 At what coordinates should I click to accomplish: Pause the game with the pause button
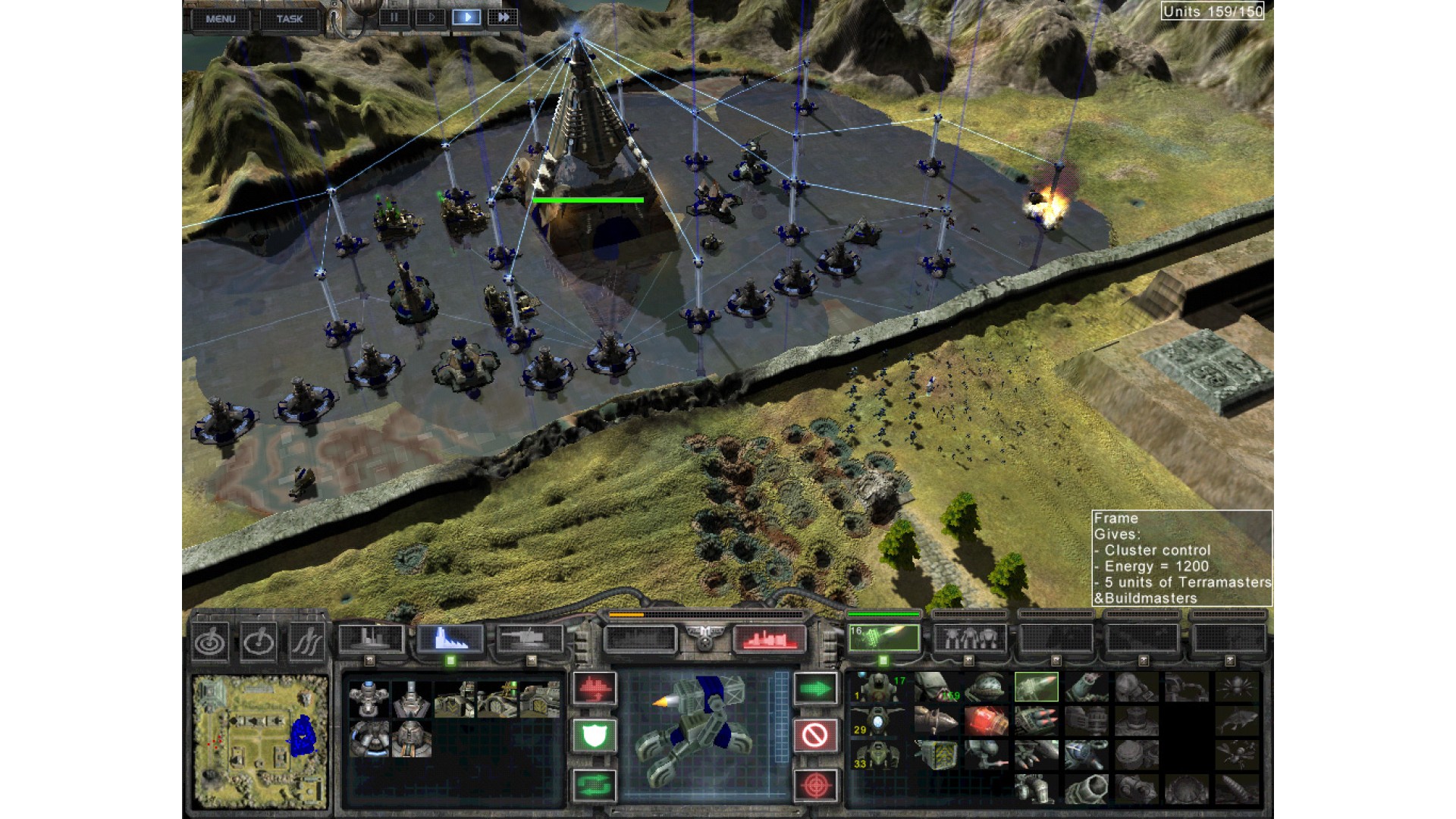click(394, 17)
